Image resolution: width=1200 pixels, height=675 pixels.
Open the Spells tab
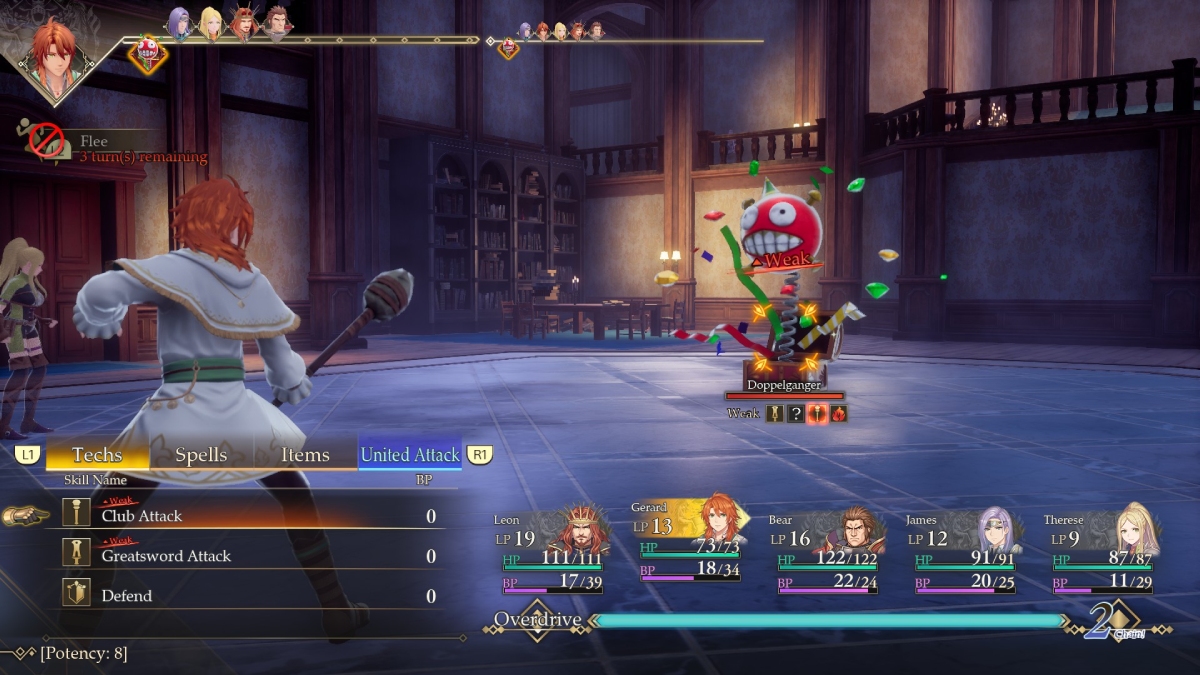201,455
